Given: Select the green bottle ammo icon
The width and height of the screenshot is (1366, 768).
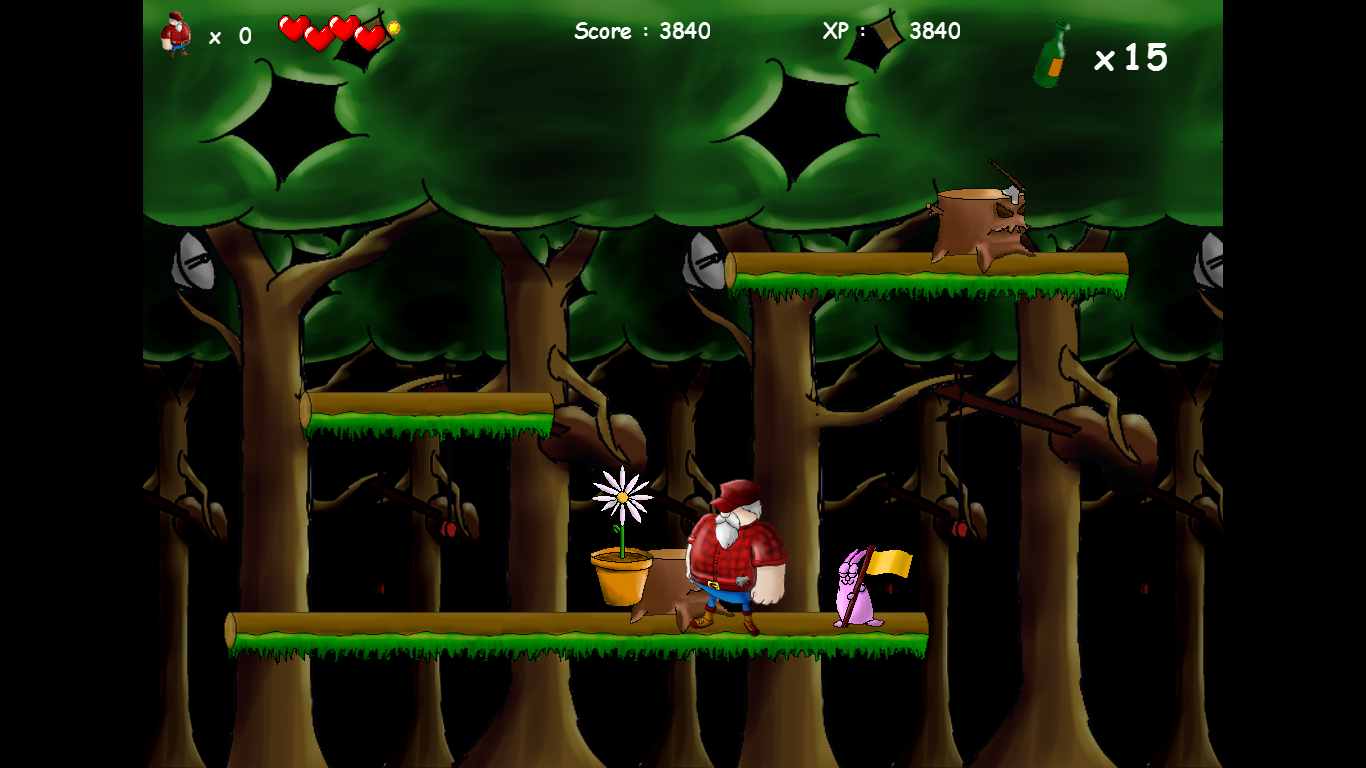Looking at the screenshot, I should pyautogui.click(x=1051, y=56).
